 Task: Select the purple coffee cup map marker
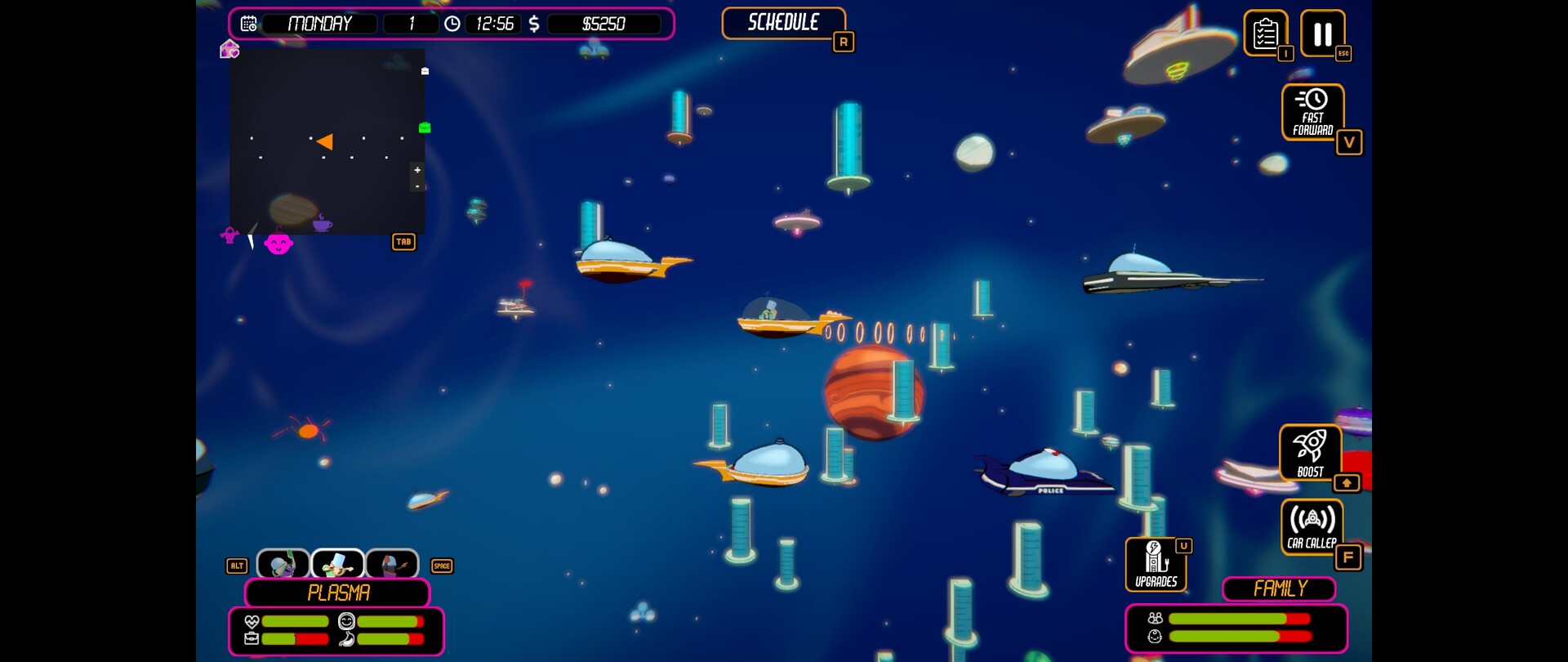pyautogui.click(x=323, y=222)
